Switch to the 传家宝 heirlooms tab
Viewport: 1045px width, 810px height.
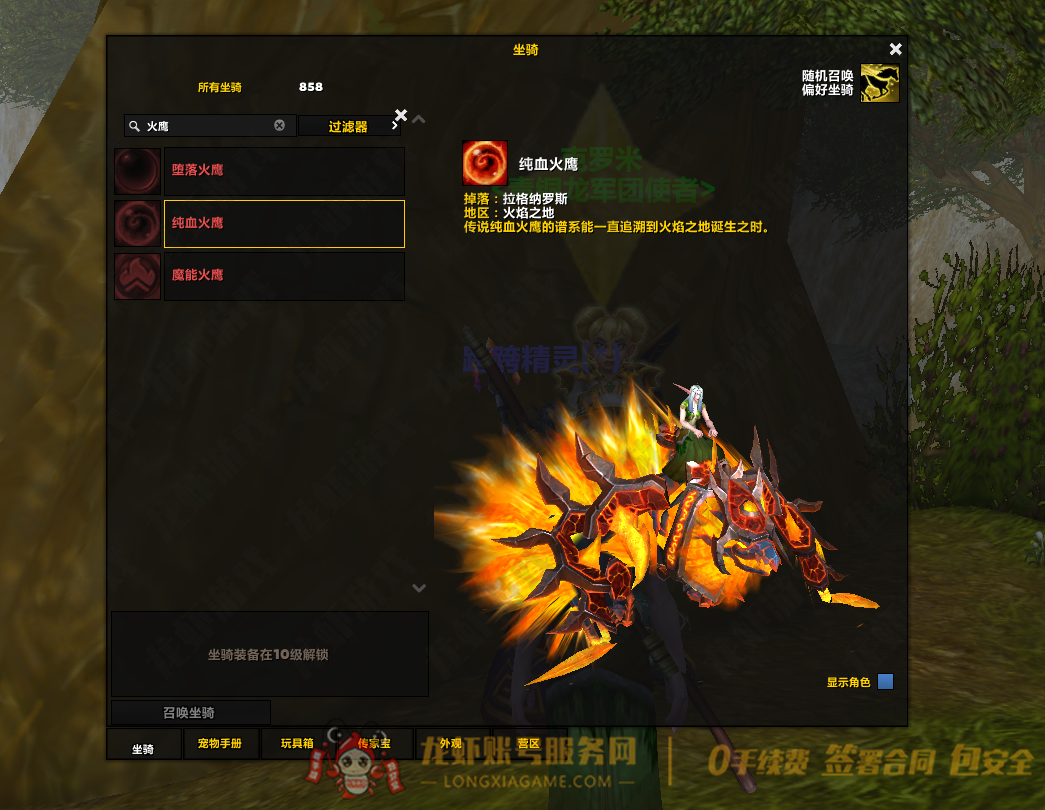coord(374,745)
